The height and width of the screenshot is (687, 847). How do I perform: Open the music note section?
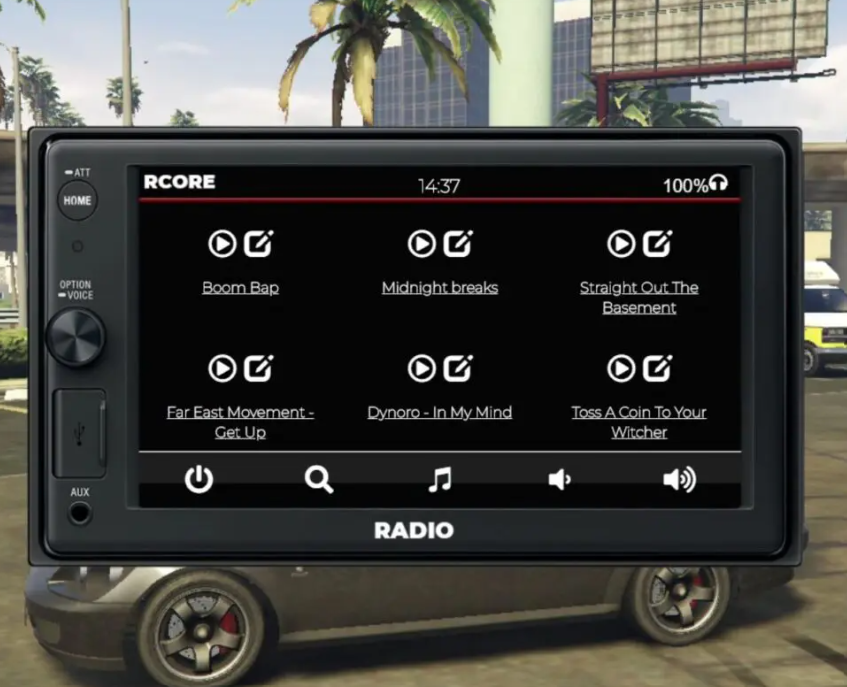[439, 480]
